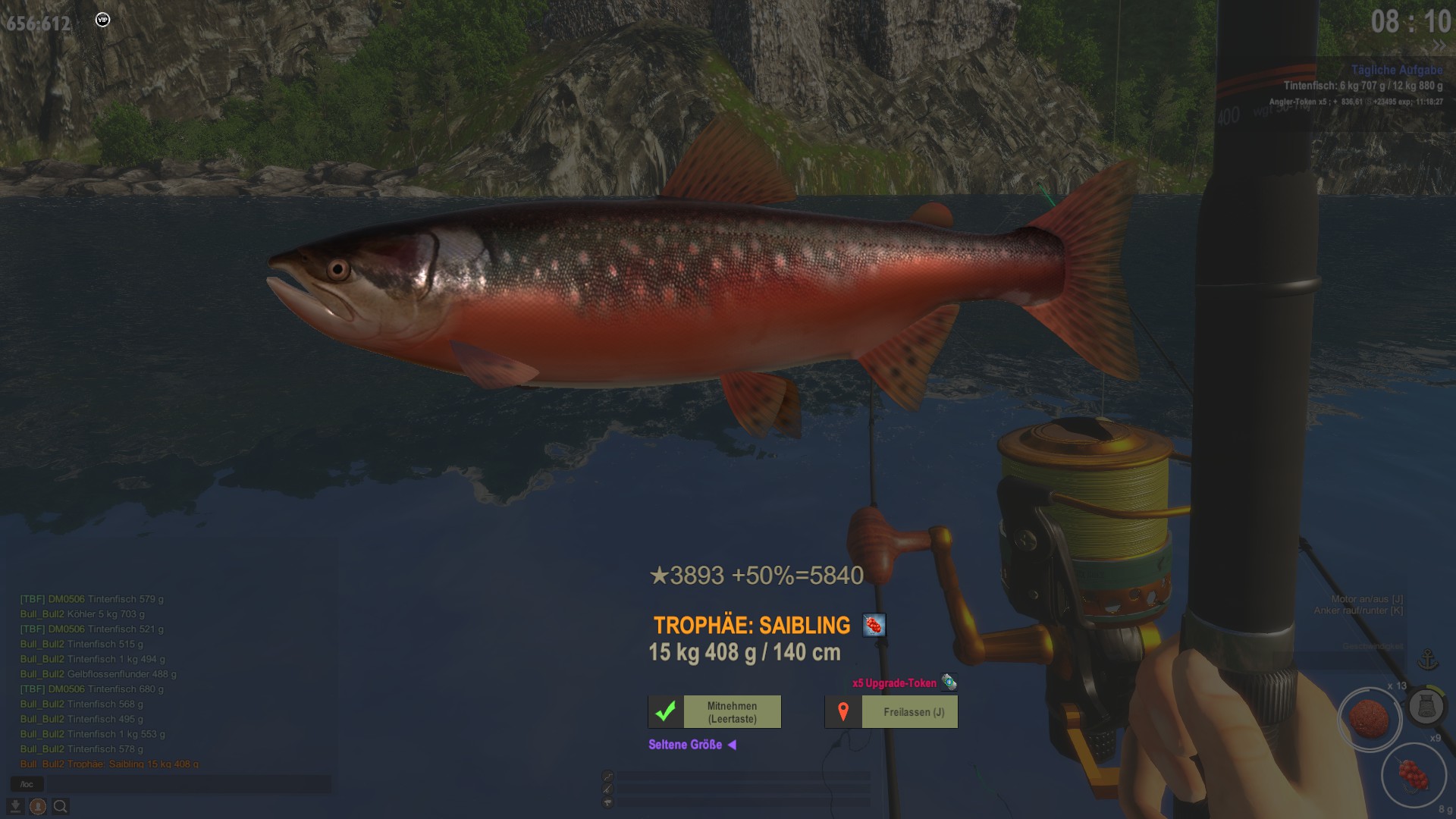Open the keepnet fish basket icon
The width and height of the screenshot is (1456, 819).
pyautogui.click(x=1426, y=707)
